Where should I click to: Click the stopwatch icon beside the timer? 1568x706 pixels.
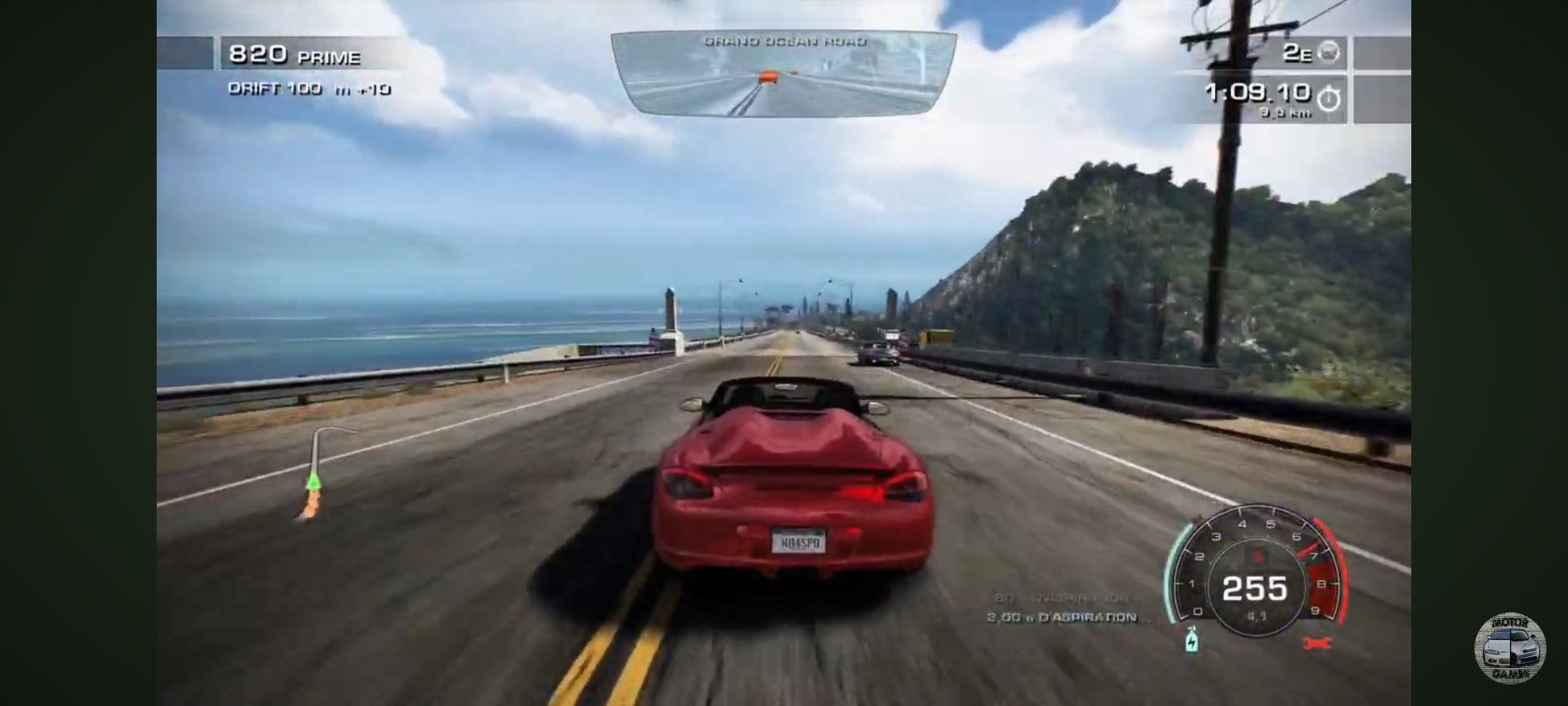click(x=1328, y=98)
